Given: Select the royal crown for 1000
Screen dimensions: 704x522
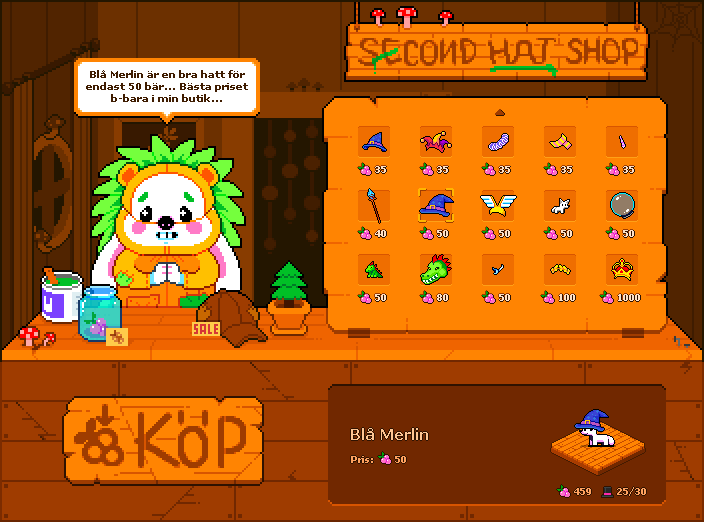Looking at the screenshot, I should 620,270.
